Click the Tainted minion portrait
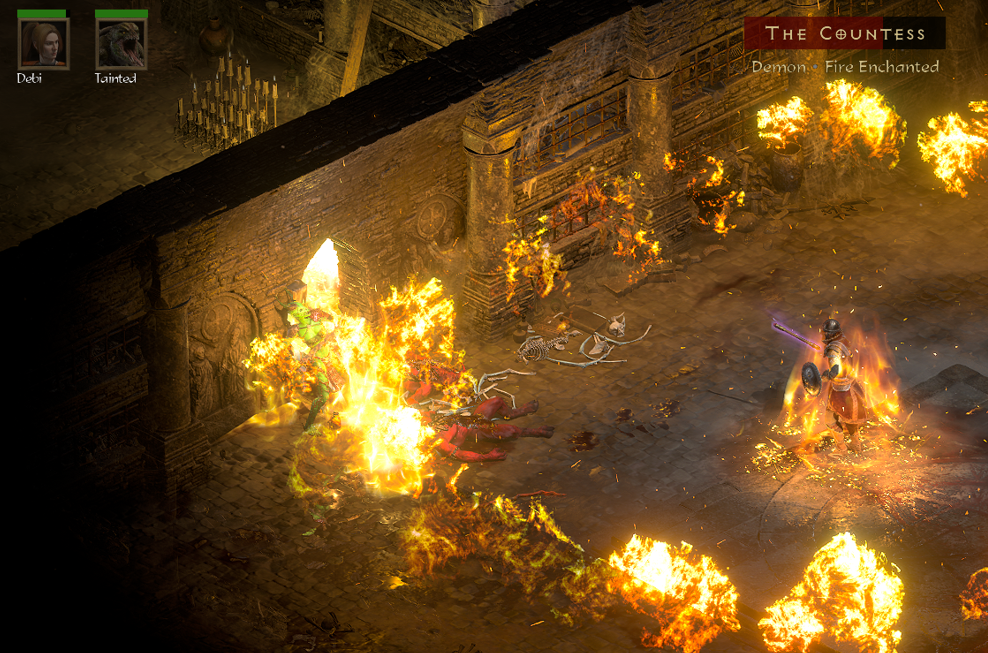Viewport: 988px width, 653px height. [120, 44]
